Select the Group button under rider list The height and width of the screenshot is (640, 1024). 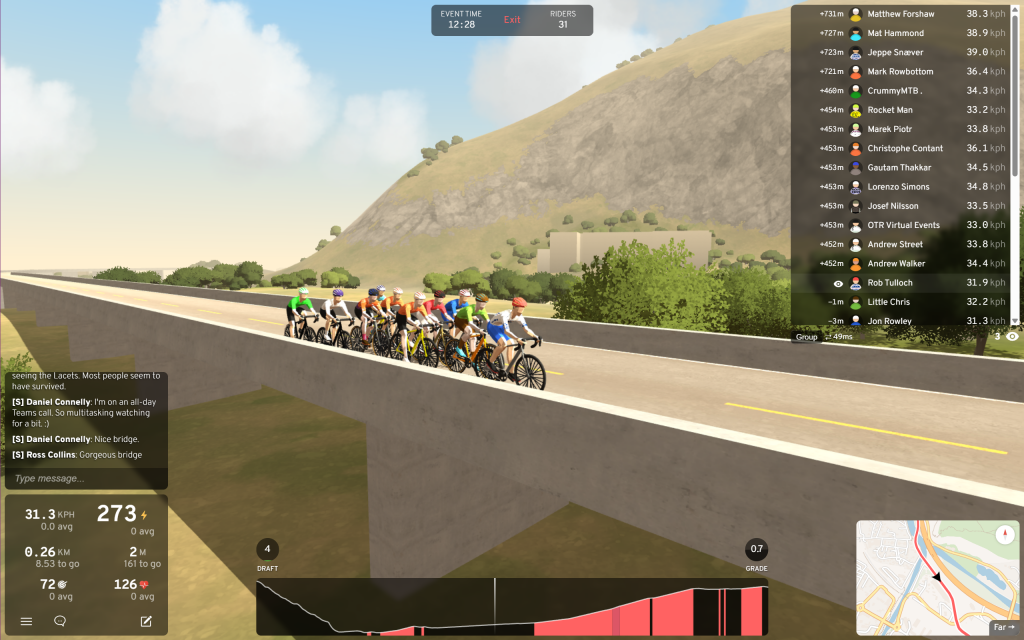click(x=806, y=337)
